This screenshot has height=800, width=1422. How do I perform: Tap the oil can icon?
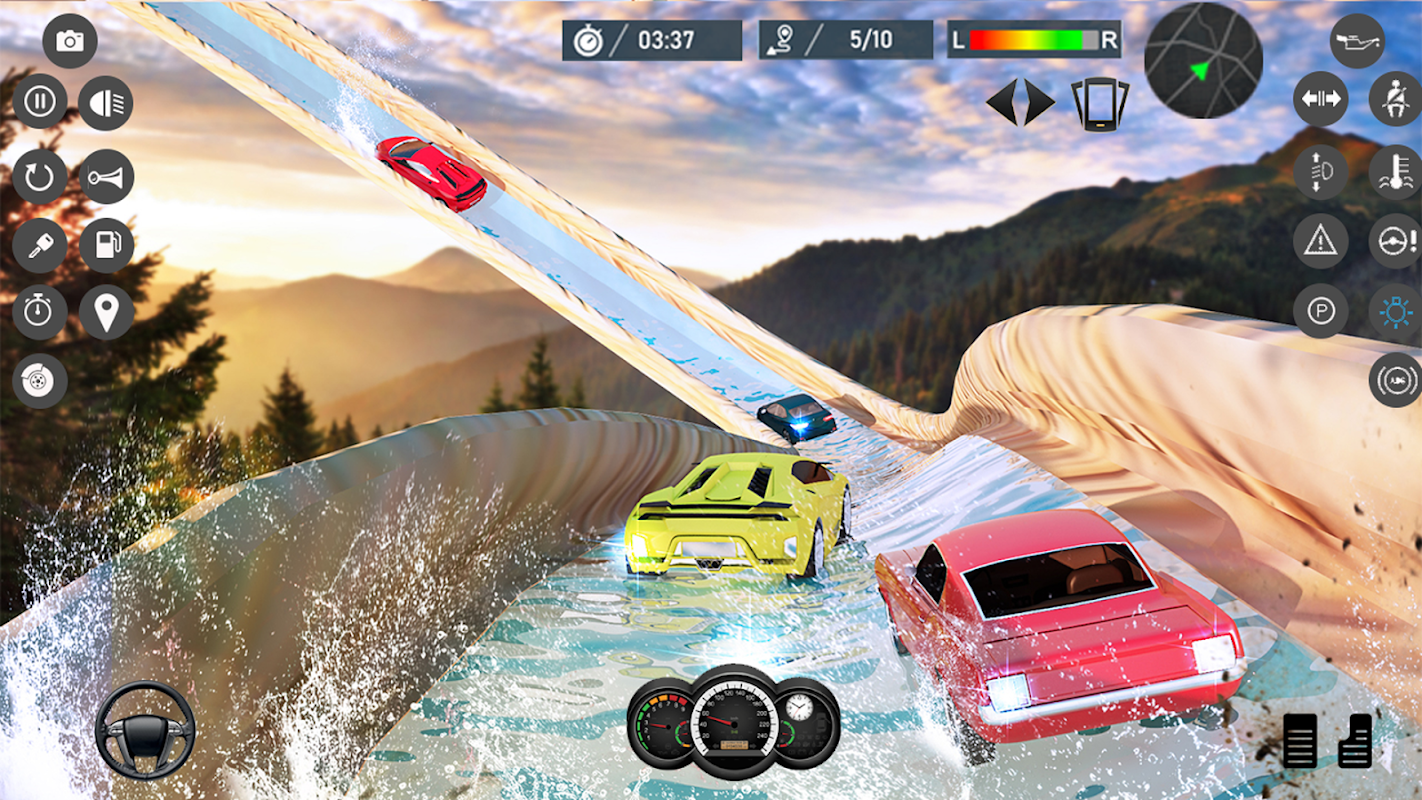click(1357, 41)
